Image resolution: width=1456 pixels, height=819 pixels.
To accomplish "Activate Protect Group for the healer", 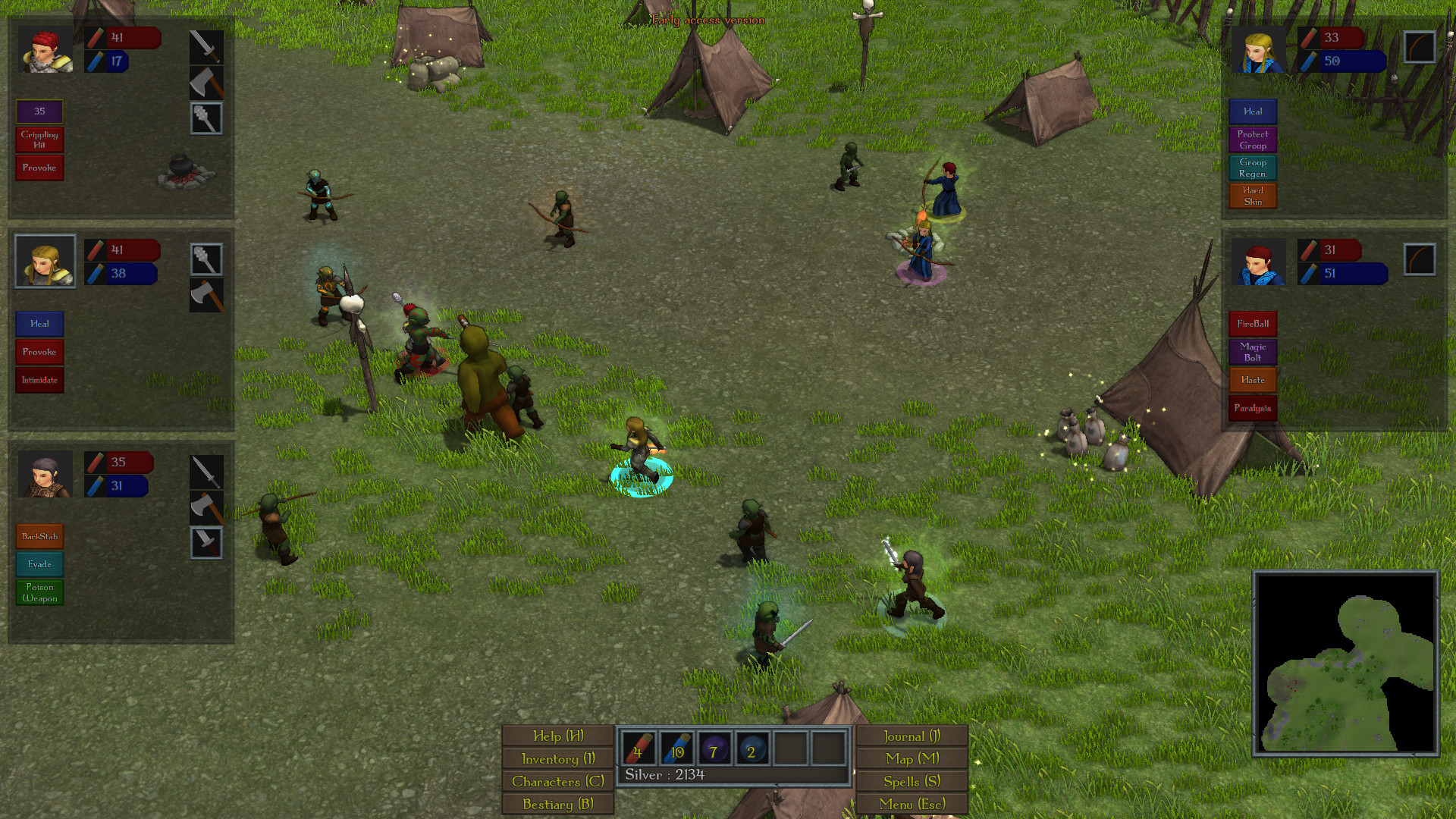I will (1252, 139).
